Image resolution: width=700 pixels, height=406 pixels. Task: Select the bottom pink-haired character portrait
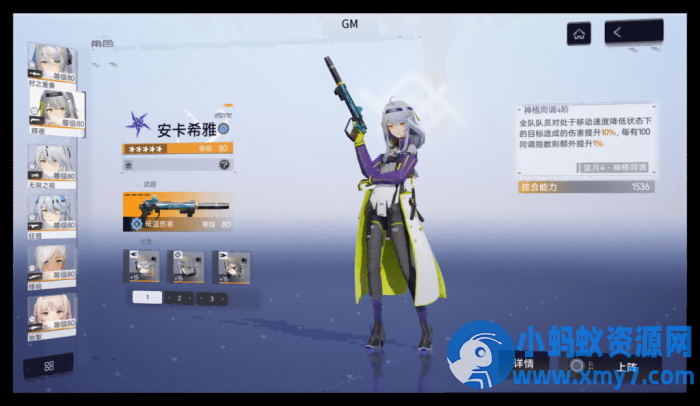(x=53, y=314)
